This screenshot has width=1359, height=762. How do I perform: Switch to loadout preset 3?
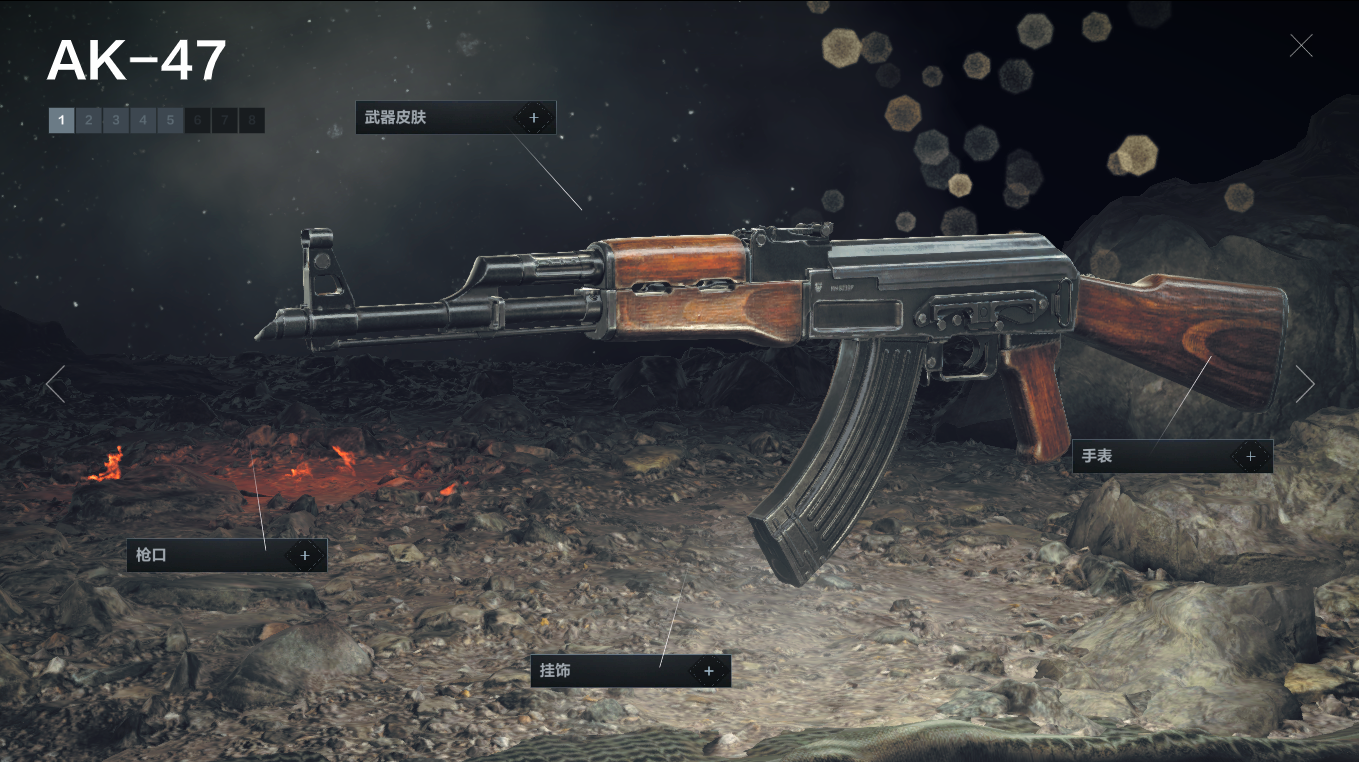(116, 121)
